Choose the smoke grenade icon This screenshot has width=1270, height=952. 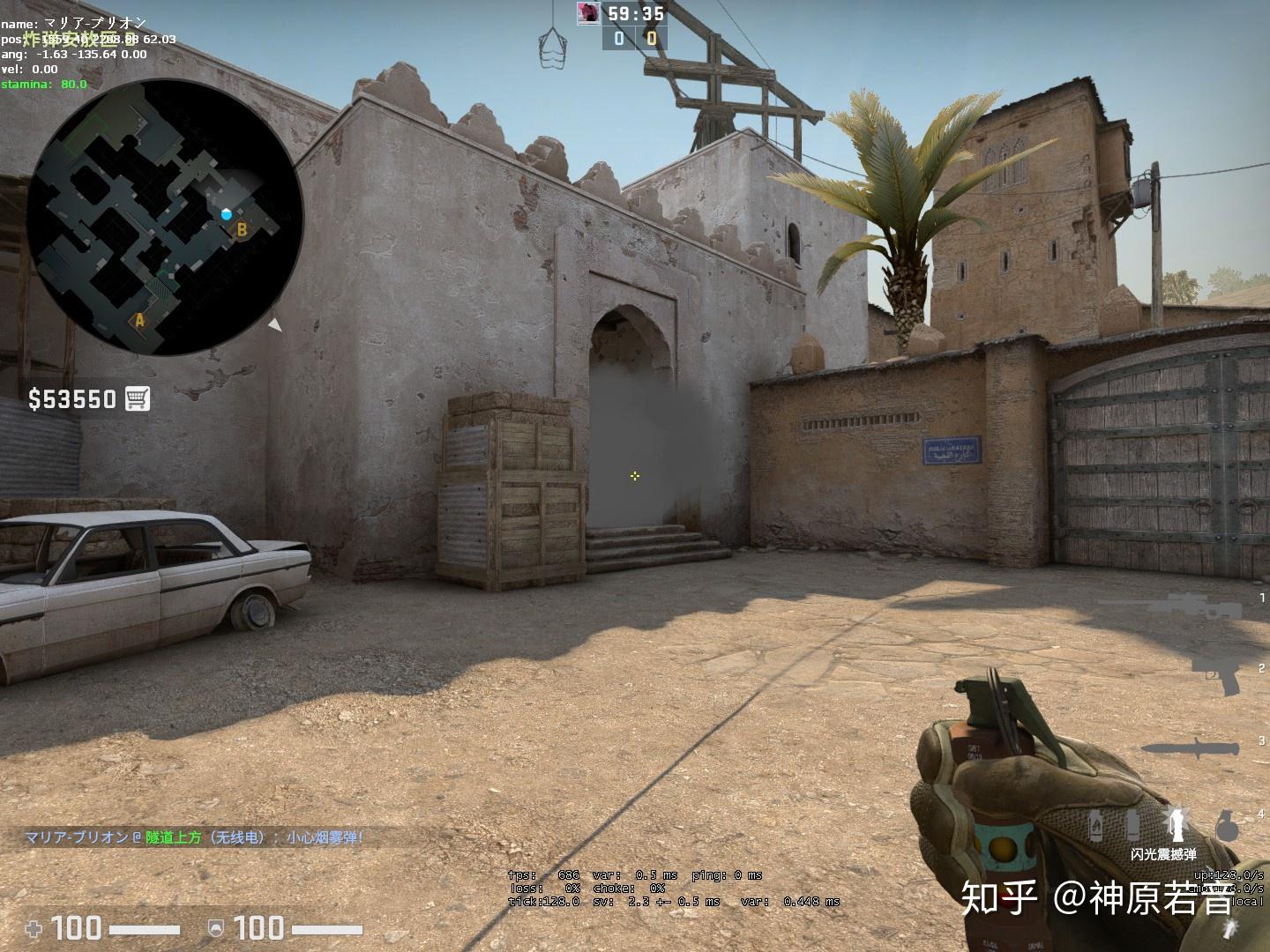click(1133, 825)
